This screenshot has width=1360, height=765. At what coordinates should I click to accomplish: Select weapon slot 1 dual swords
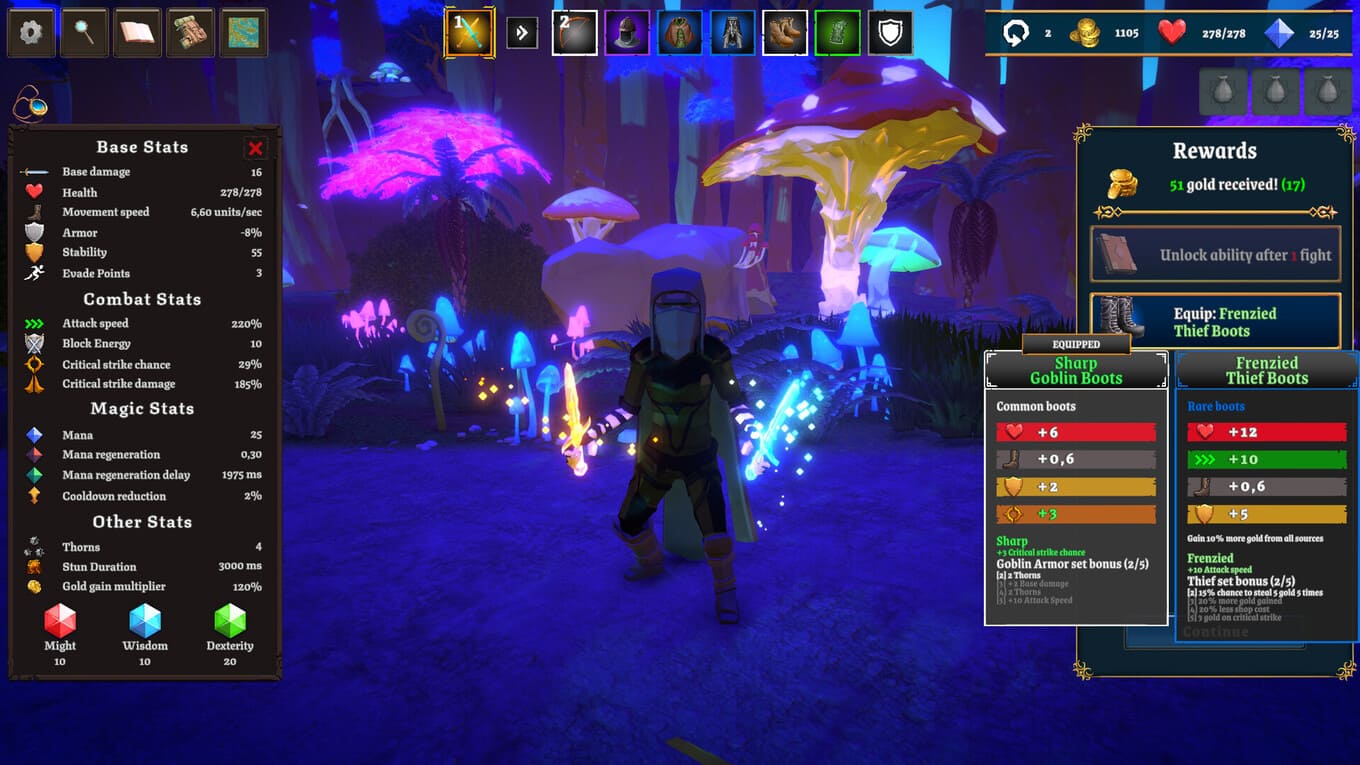click(x=469, y=33)
